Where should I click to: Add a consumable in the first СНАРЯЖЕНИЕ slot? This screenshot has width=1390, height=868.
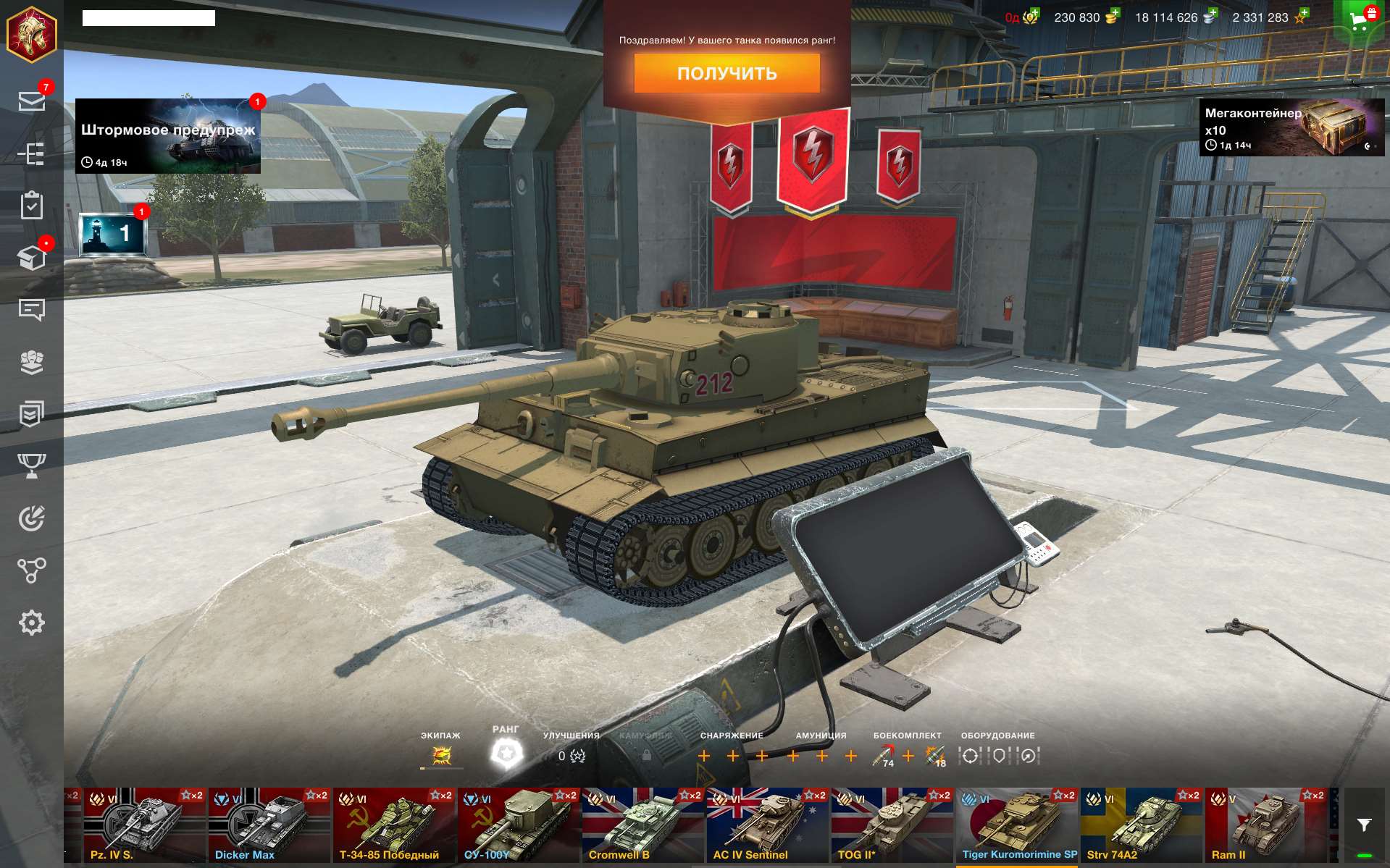click(x=705, y=755)
